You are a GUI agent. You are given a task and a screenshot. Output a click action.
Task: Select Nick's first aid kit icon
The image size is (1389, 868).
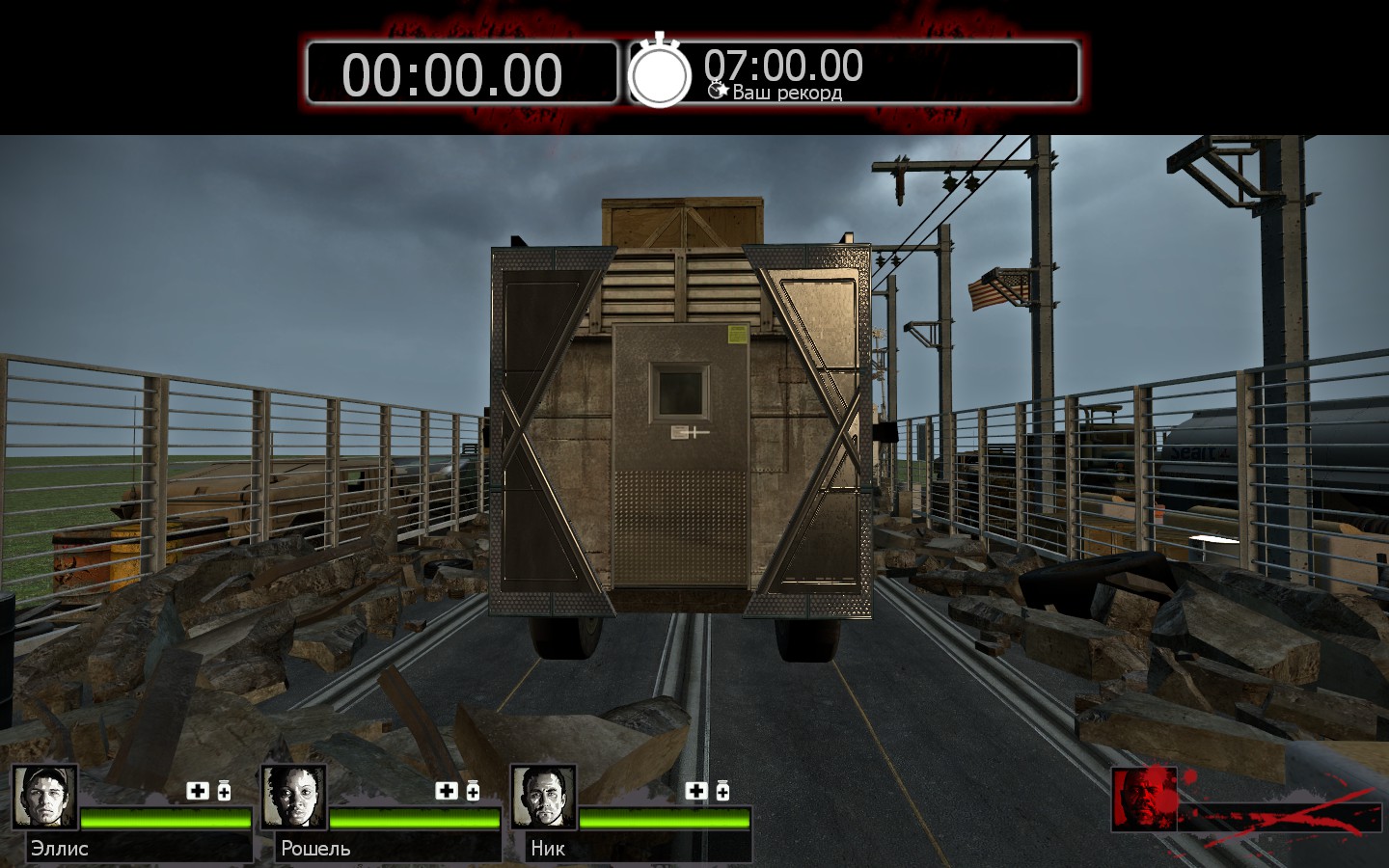pos(695,791)
